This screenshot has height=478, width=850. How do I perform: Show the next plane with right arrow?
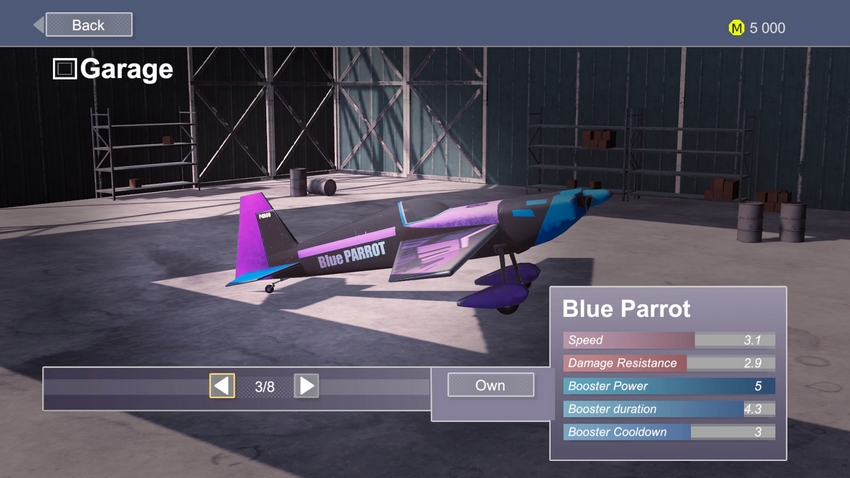coord(306,386)
